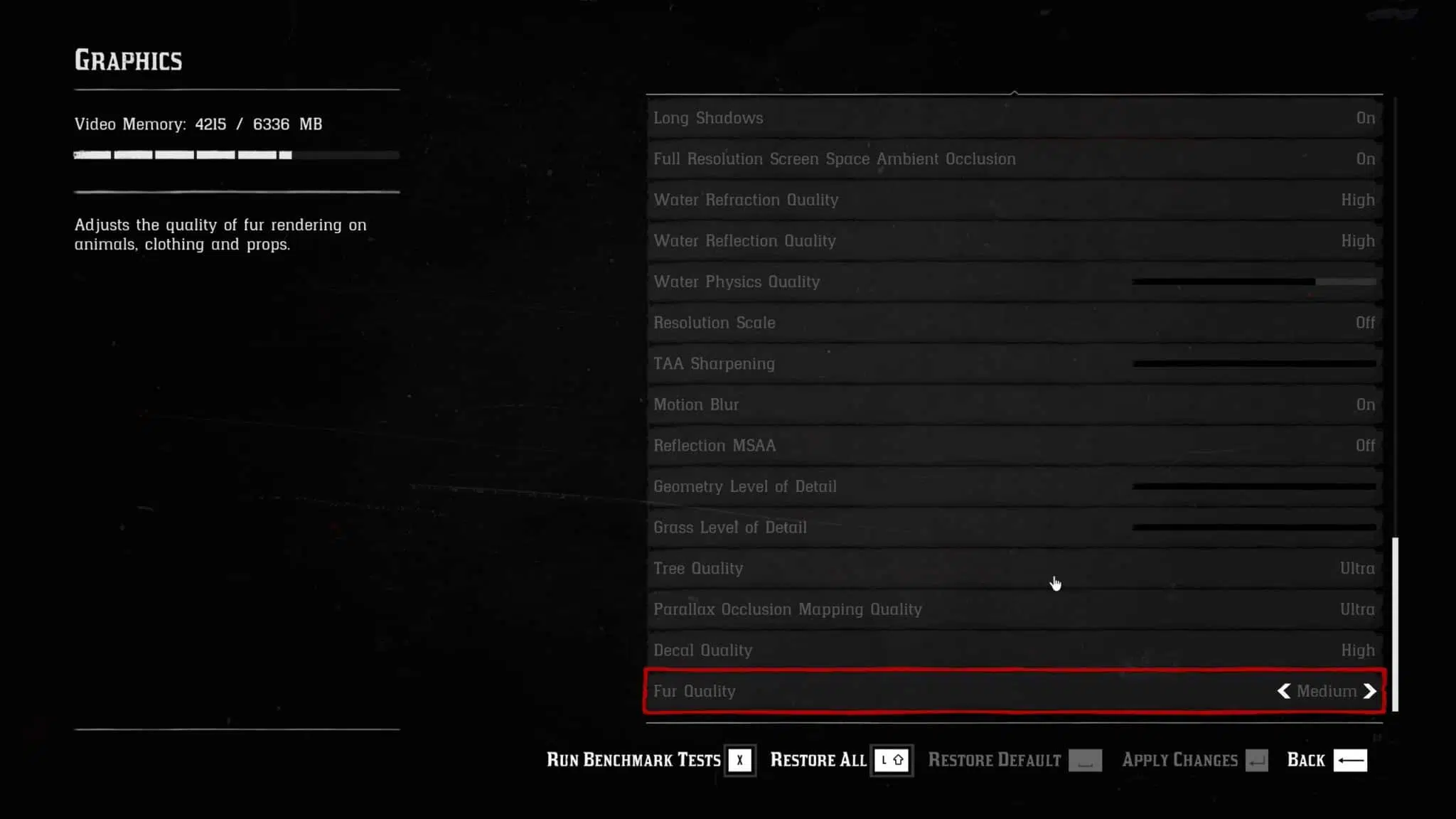Click the Enter key icon to apply changes
Image resolution: width=1456 pixels, height=819 pixels.
point(1258,759)
